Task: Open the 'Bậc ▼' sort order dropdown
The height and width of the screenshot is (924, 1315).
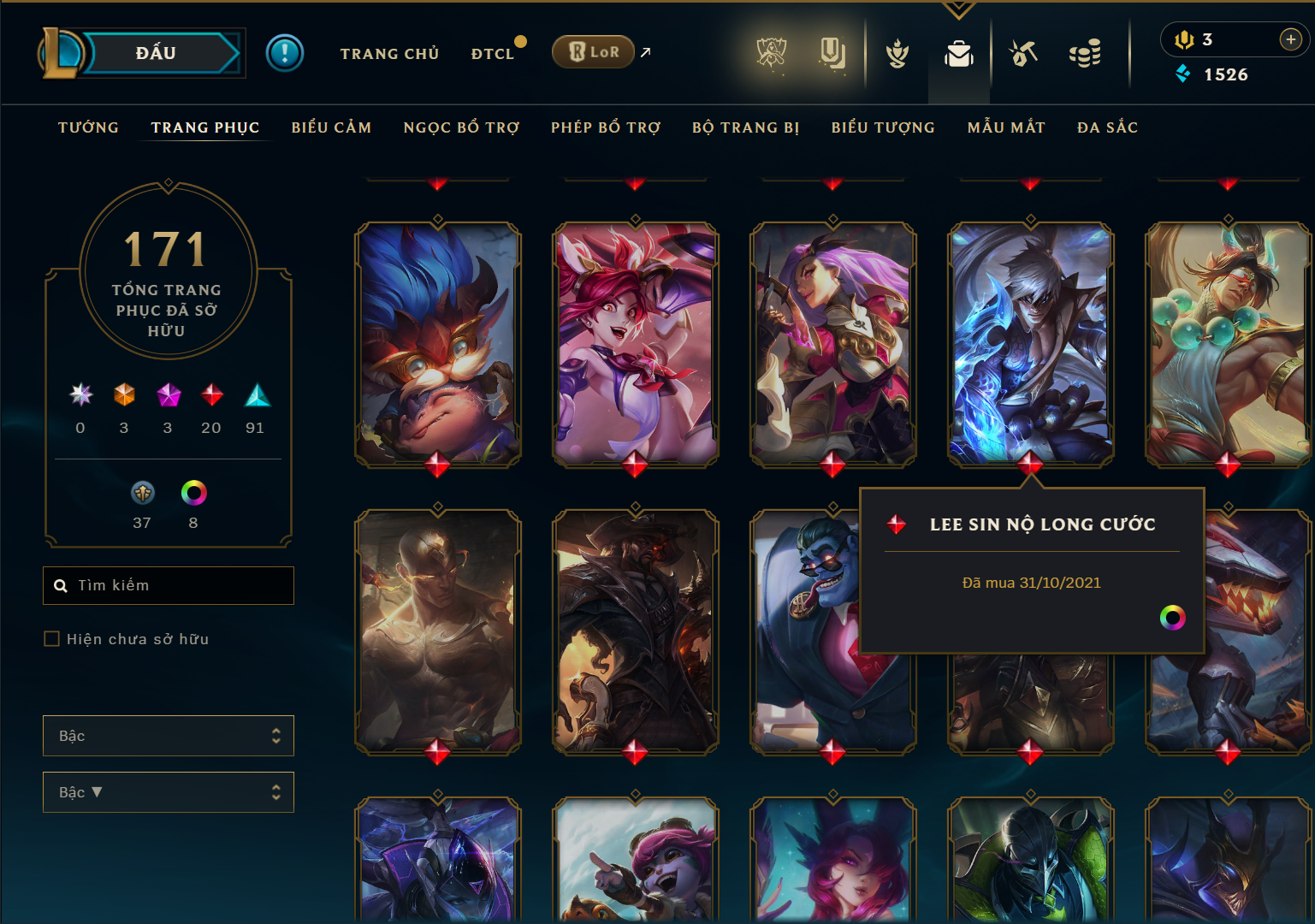Action: point(168,792)
